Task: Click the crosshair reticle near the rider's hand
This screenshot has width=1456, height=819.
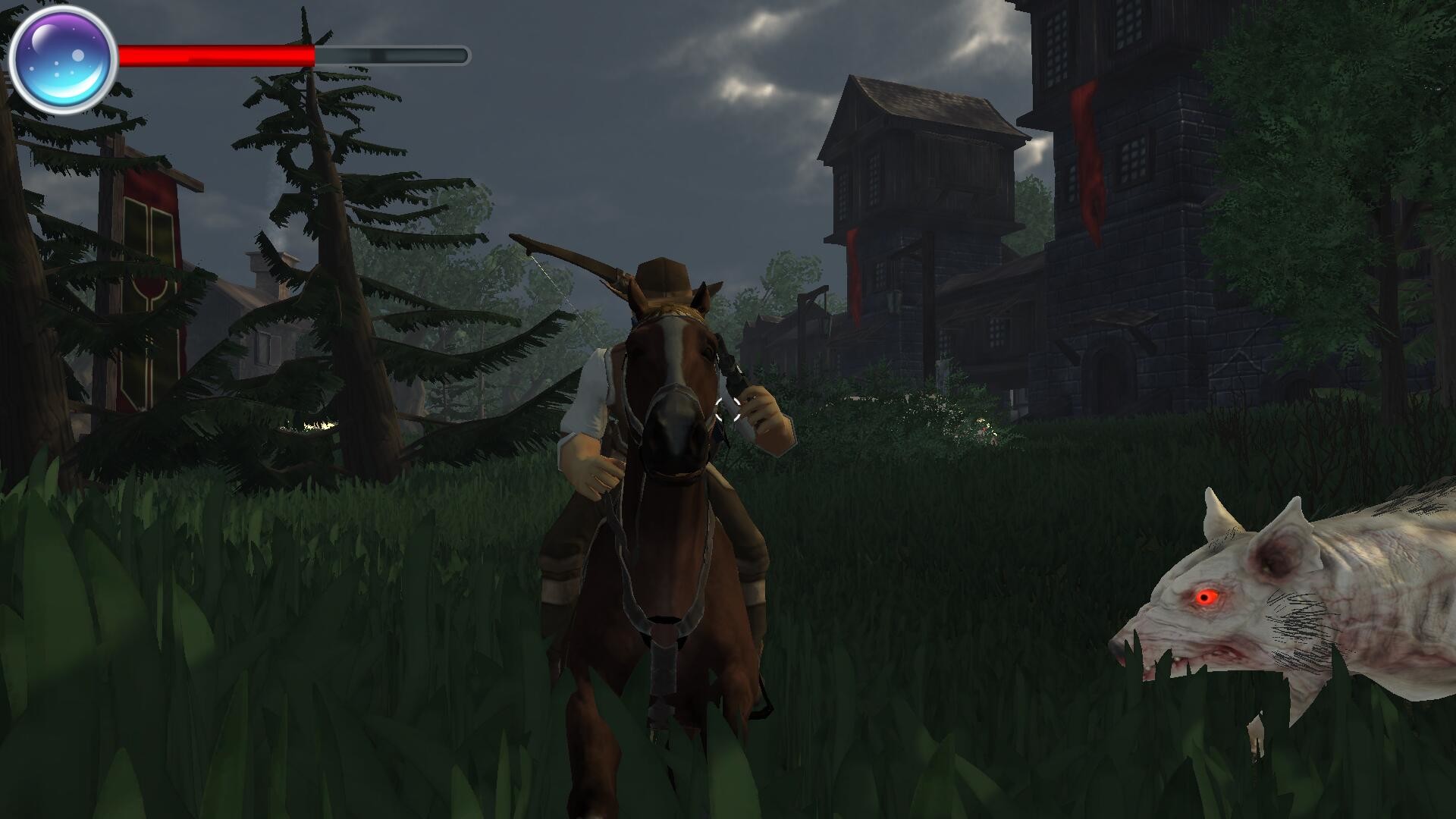Action: click(x=730, y=409)
